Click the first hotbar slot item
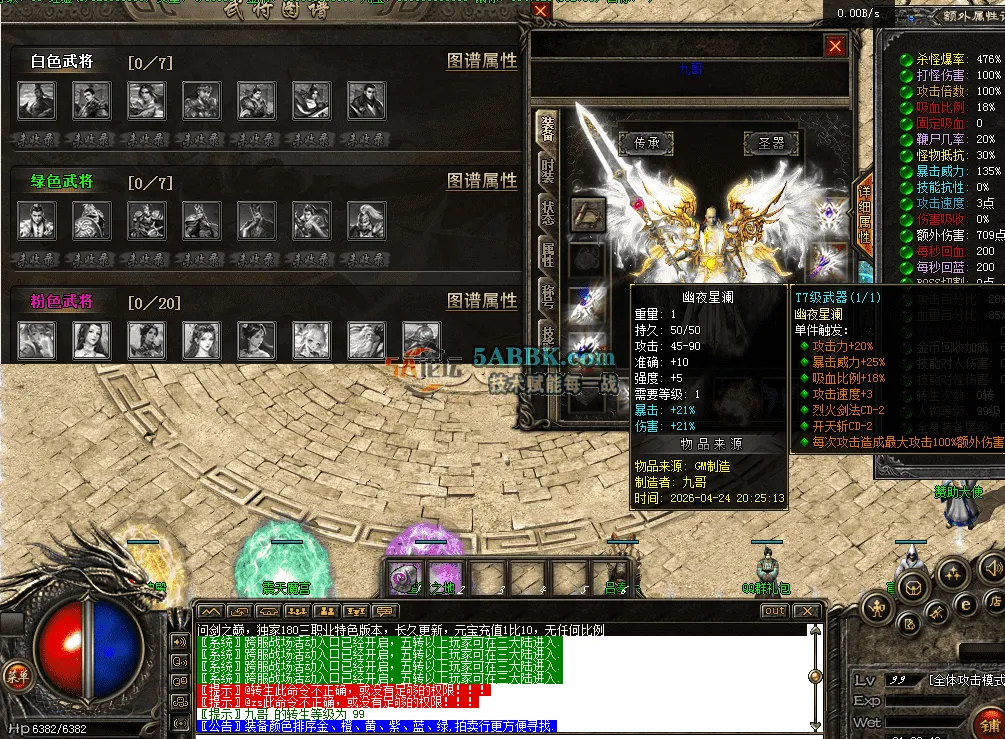This screenshot has height=739, width=1005. [406, 578]
